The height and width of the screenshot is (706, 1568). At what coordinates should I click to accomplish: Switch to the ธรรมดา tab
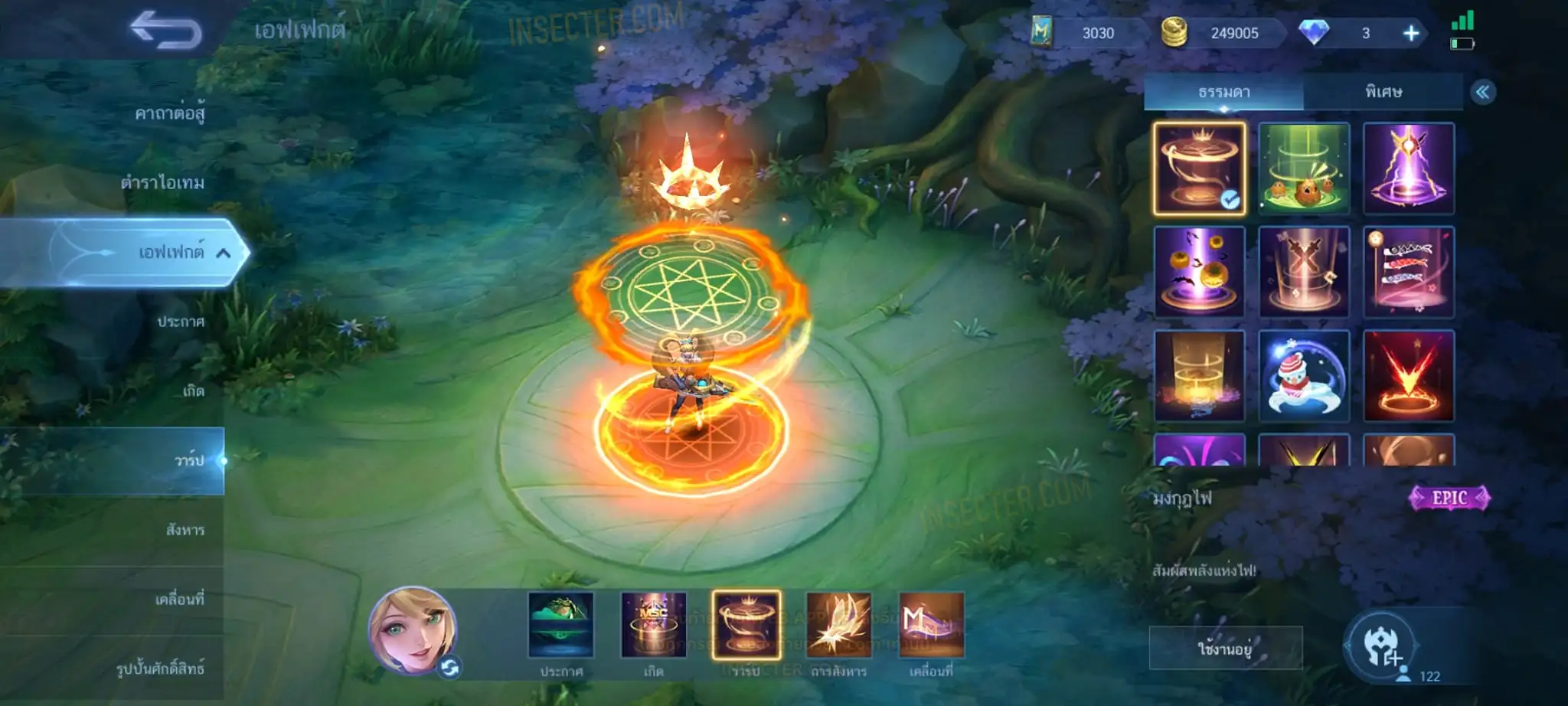coord(1223,92)
